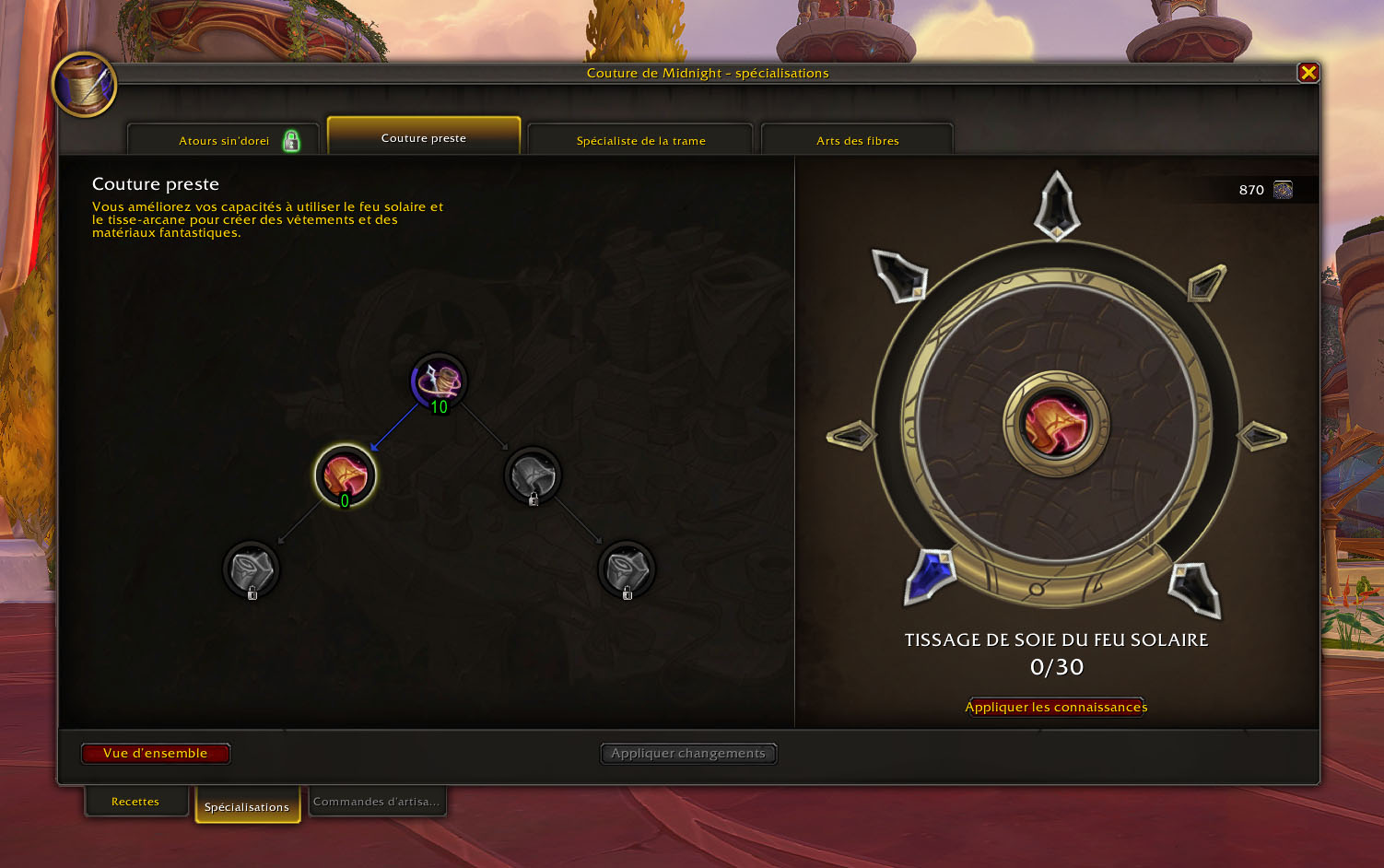
Task: Click the red silk icon in dial center
Action: click(x=1056, y=425)
